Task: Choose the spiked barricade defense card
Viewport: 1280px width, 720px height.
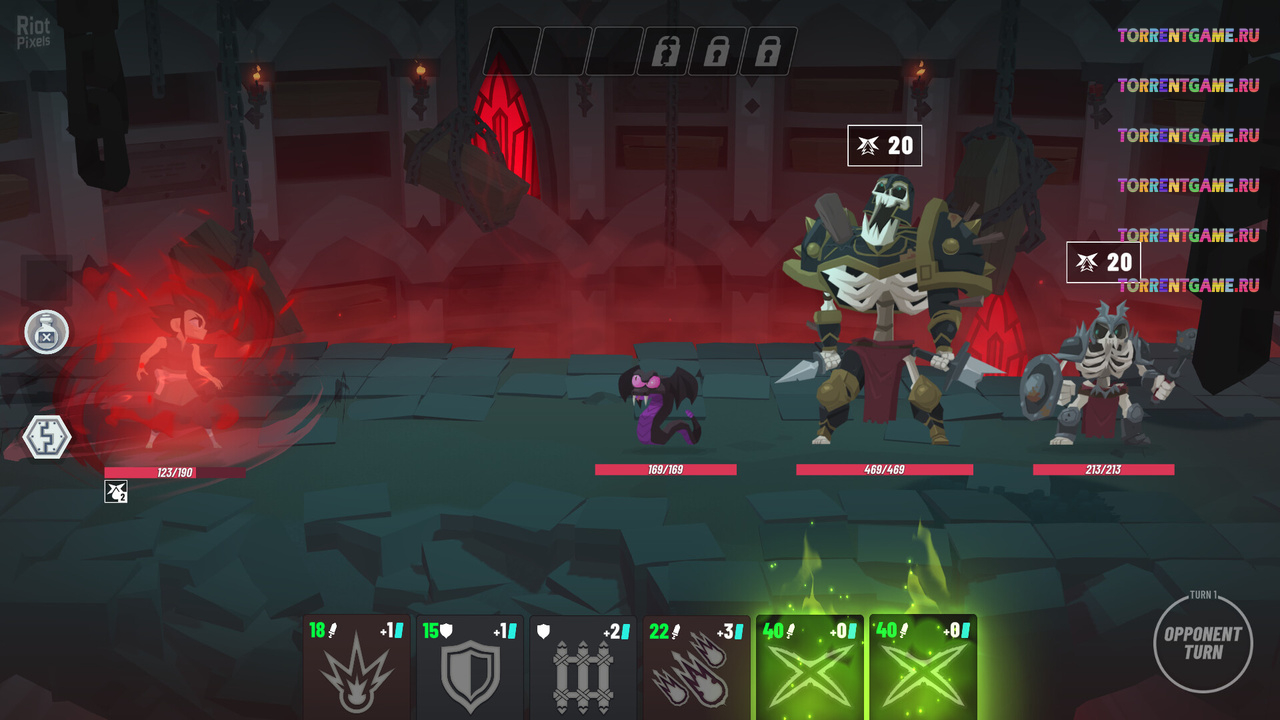Action: [583, 668]
